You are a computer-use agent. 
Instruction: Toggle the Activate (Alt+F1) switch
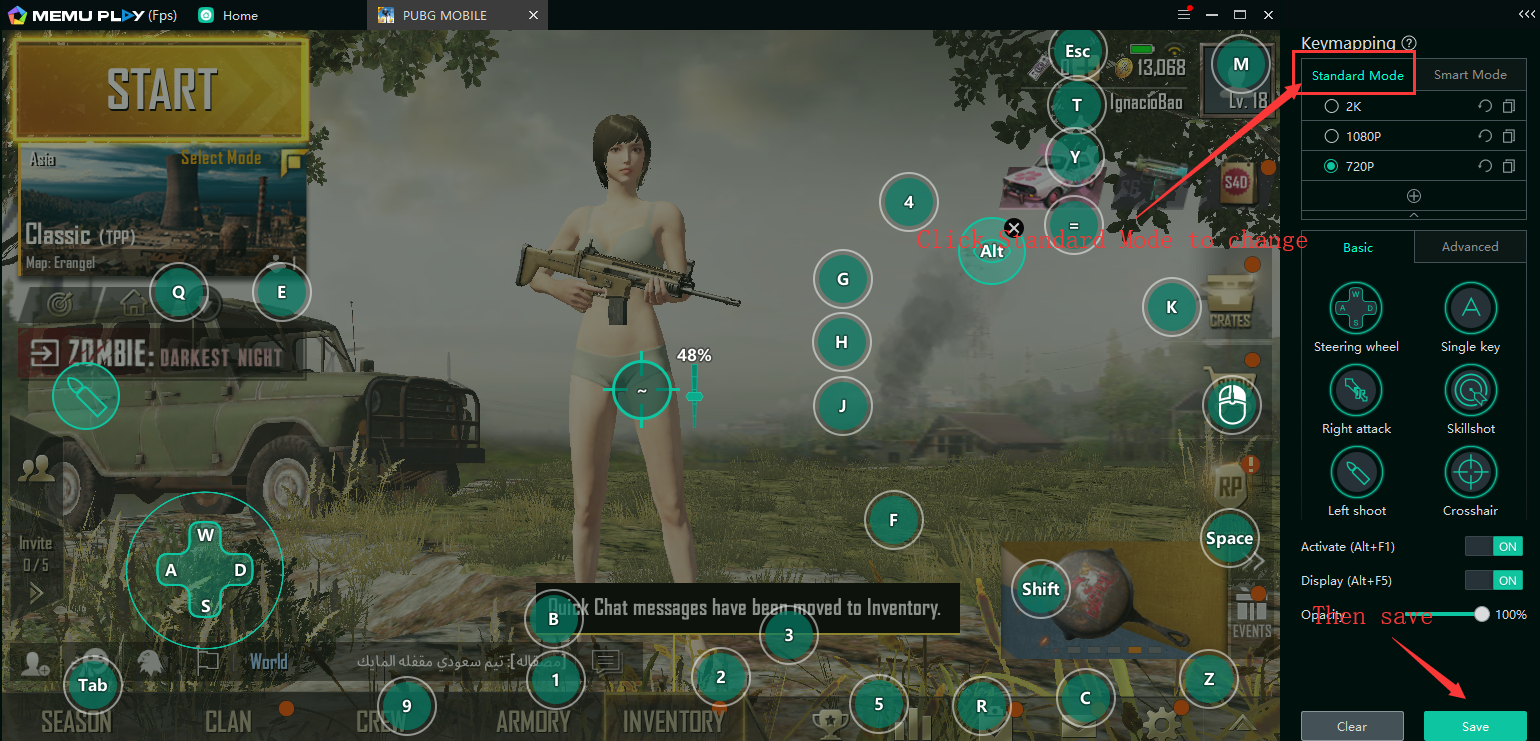(1493, 547)
